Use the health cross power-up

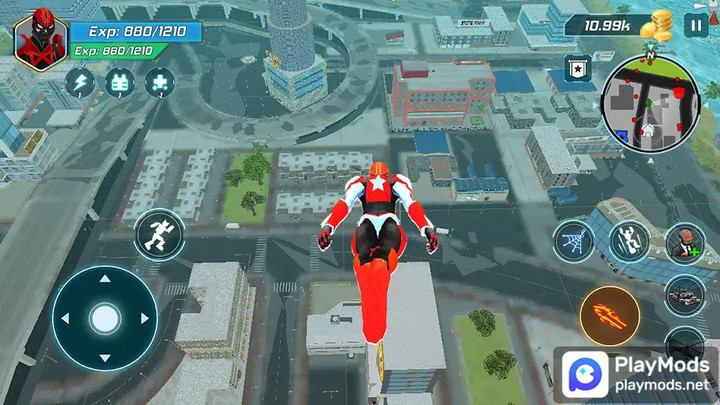158,82
